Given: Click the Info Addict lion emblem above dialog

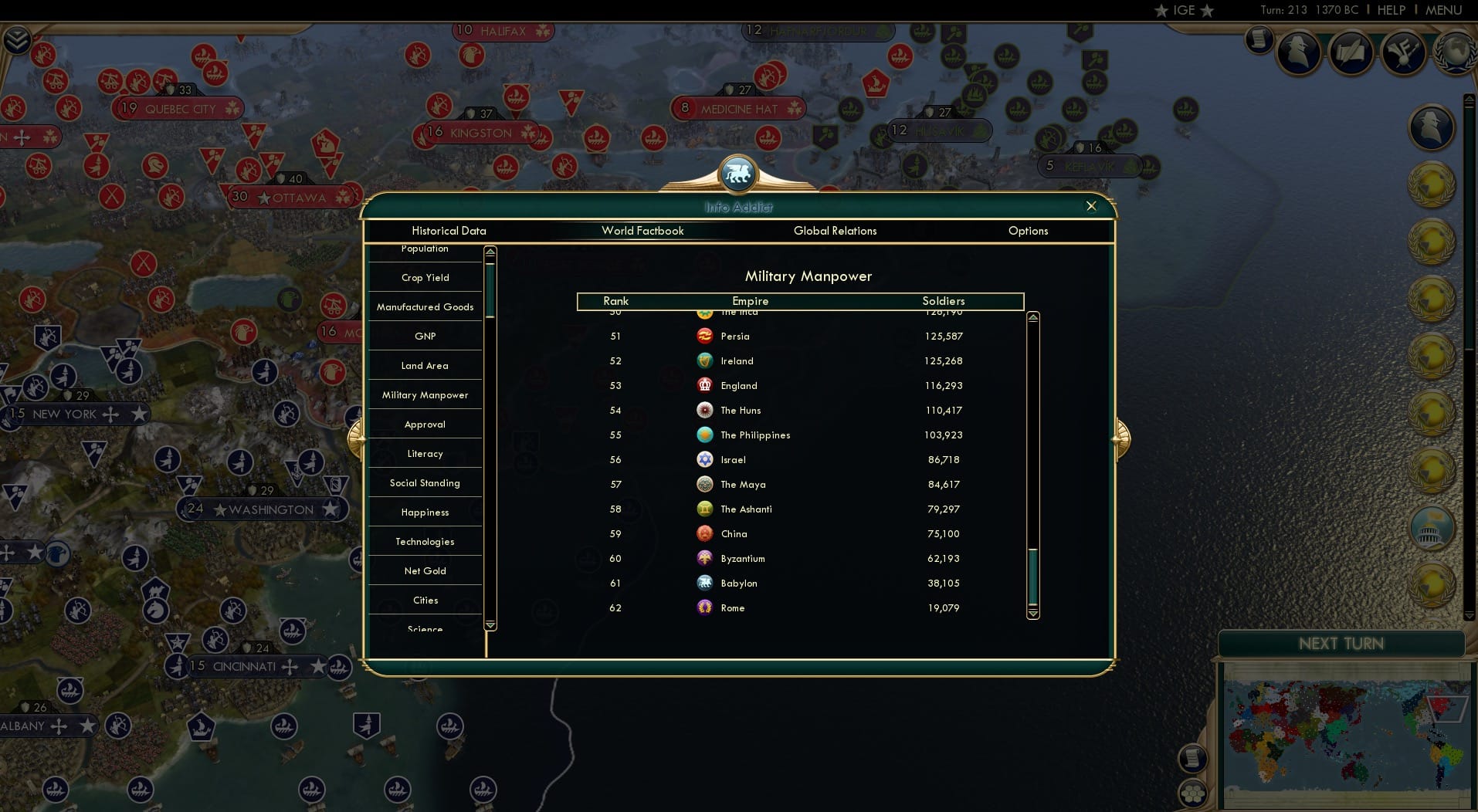Looking at the screenshot, I should coord(738,174).
